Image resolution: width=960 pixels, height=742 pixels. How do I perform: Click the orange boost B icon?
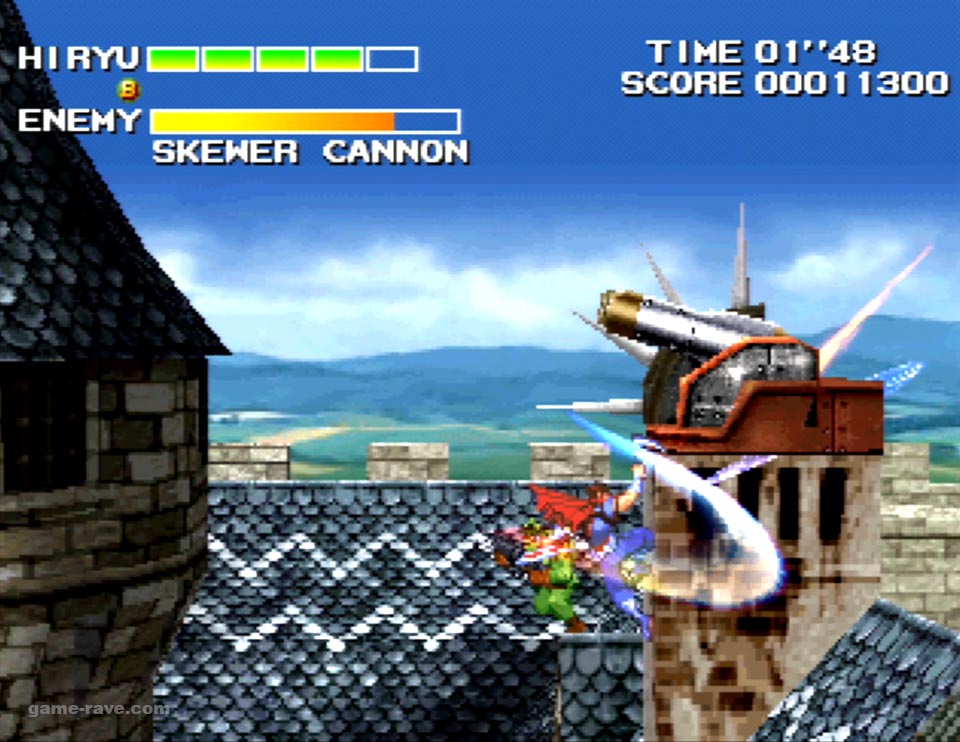(x=129, y=90)
